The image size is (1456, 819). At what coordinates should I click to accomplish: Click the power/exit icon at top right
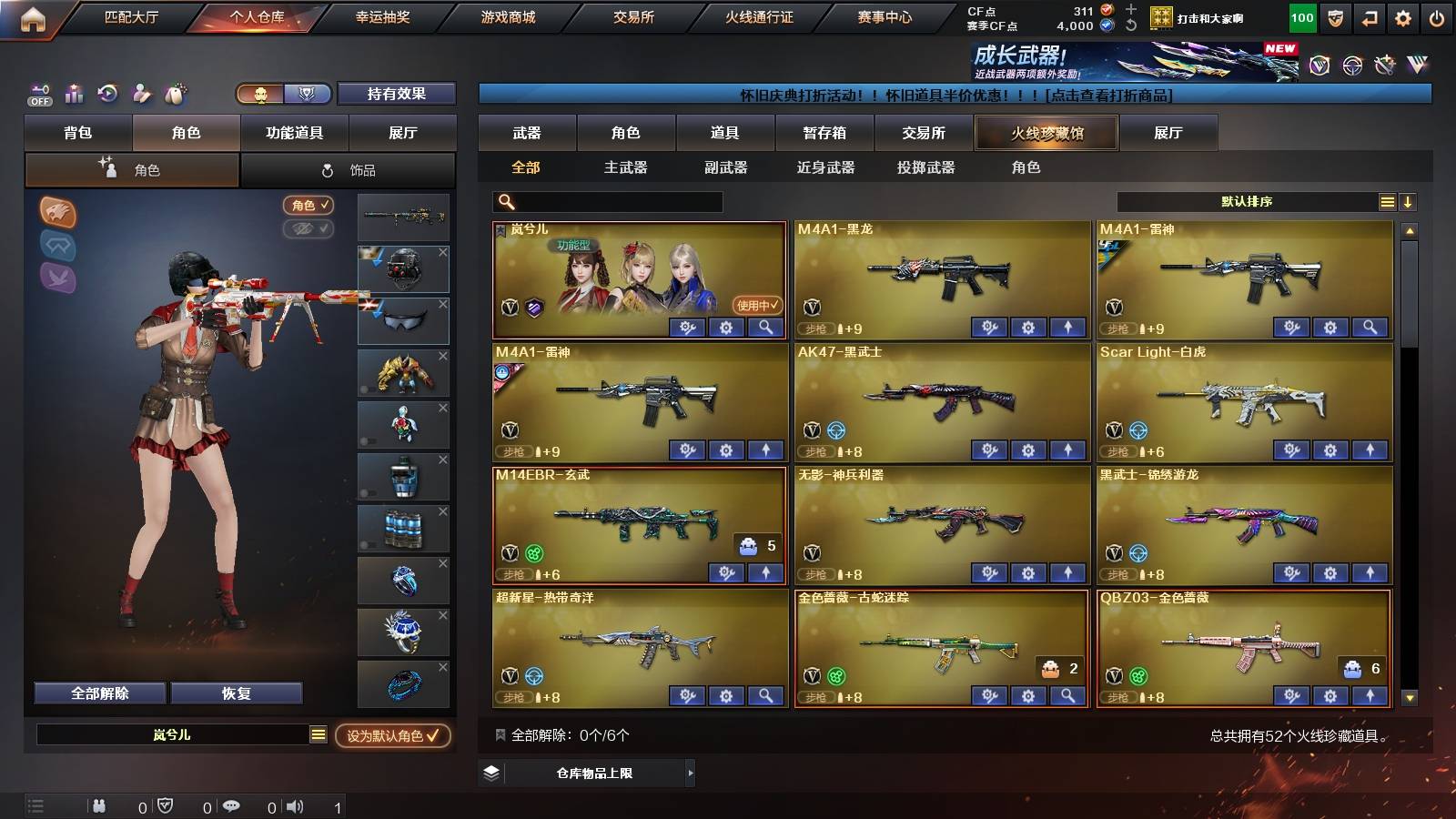click(x=1438, y=16)
